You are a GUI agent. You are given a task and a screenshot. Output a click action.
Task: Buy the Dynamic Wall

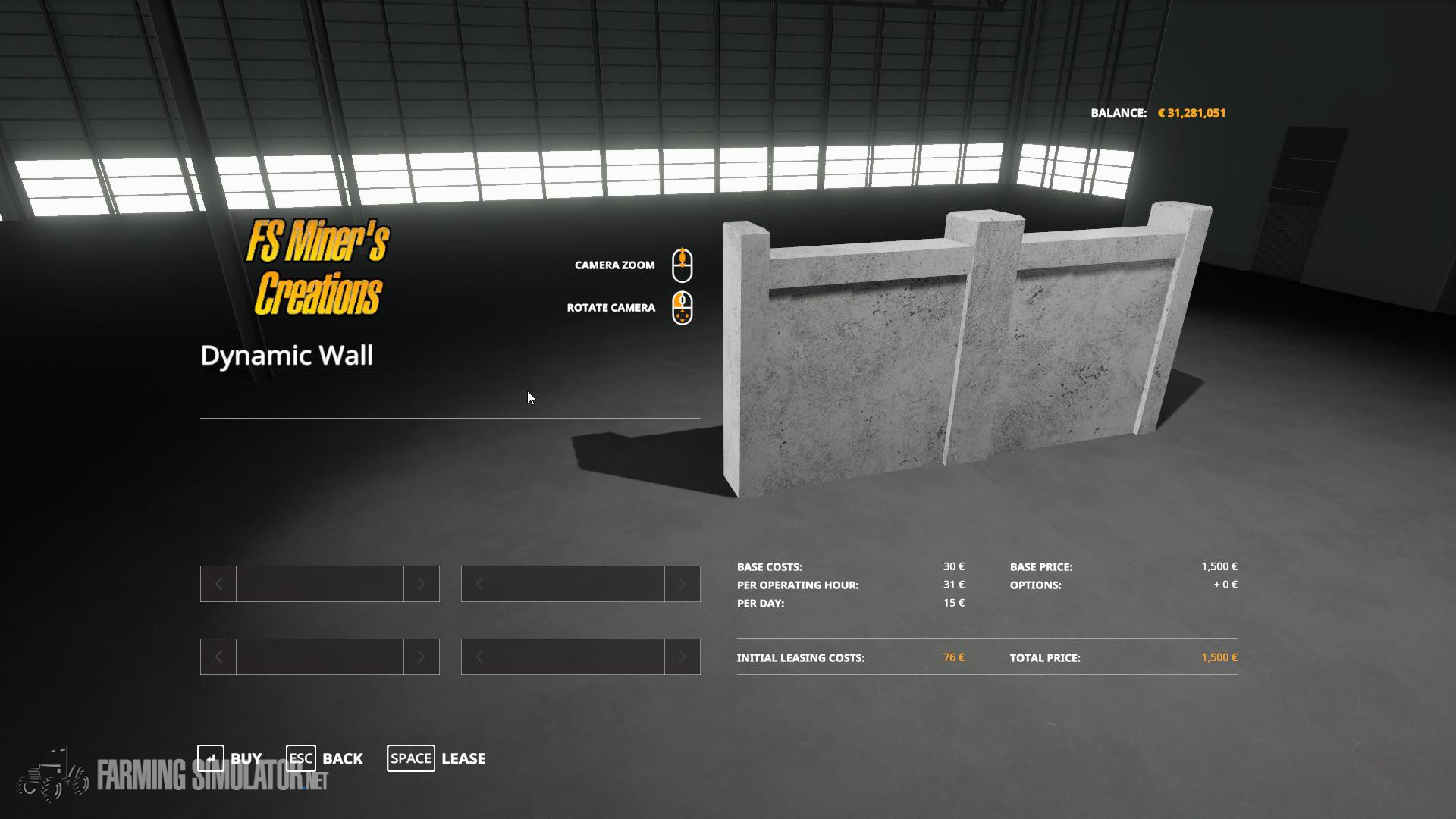pos(230,758)
